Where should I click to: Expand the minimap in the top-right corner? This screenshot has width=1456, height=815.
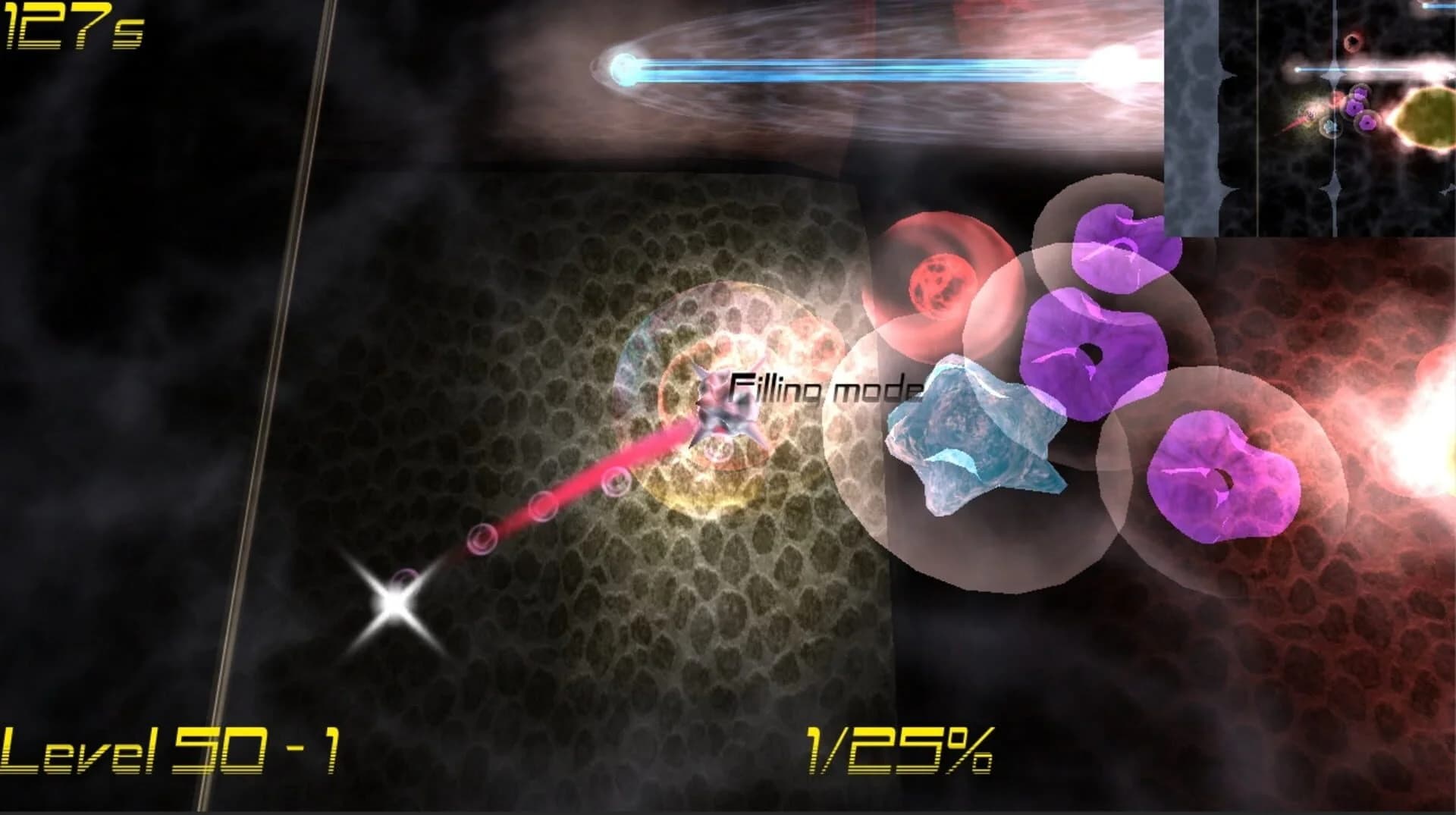click(x=1312, y=118)
